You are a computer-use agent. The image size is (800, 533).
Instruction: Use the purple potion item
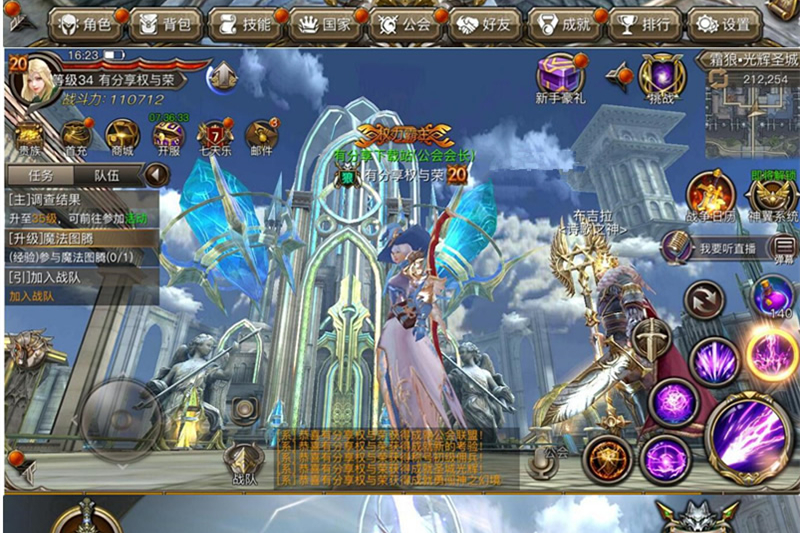coord(774,297)
